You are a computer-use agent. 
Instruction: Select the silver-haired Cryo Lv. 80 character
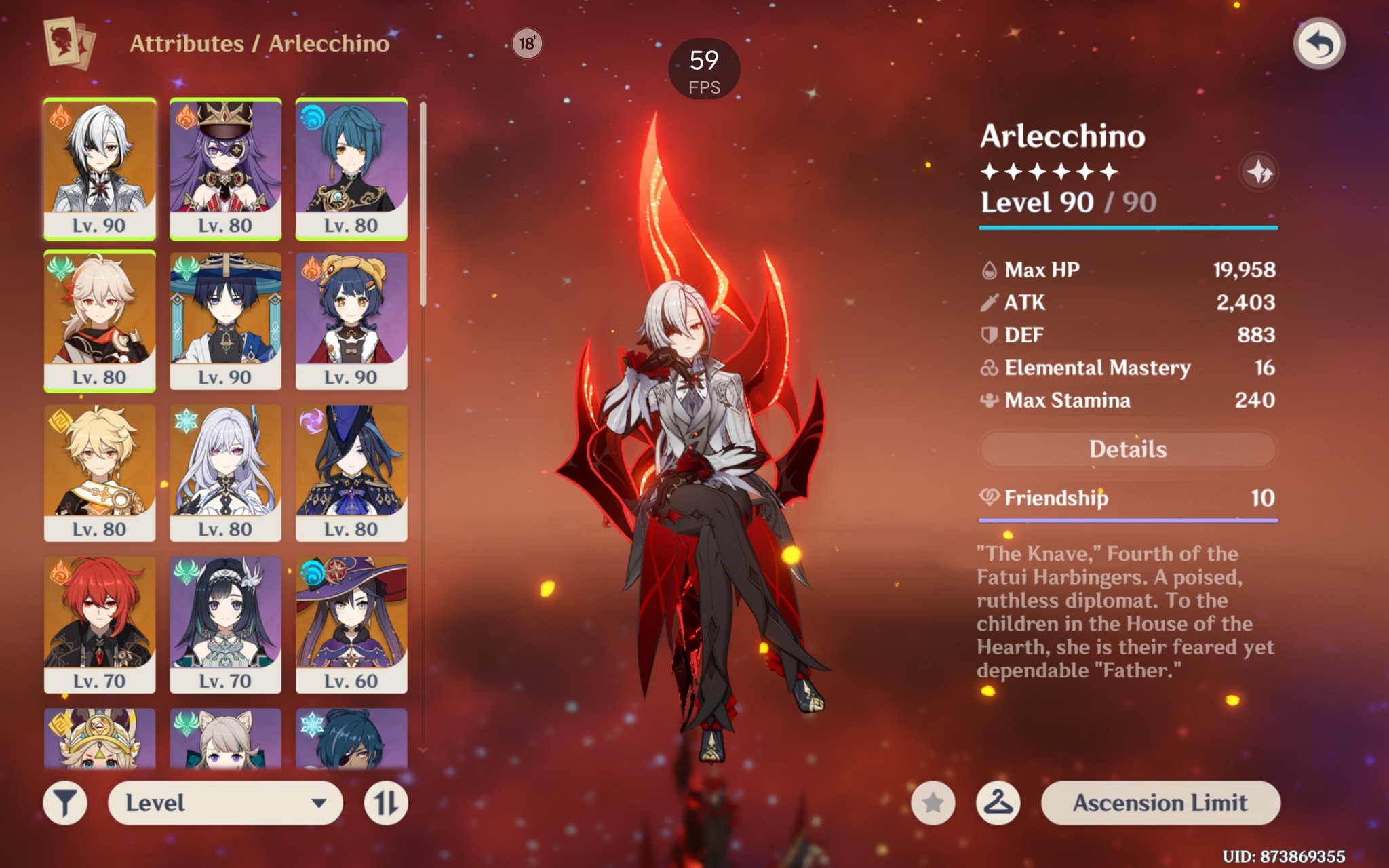pyautogui.click(x=225, y=472)
